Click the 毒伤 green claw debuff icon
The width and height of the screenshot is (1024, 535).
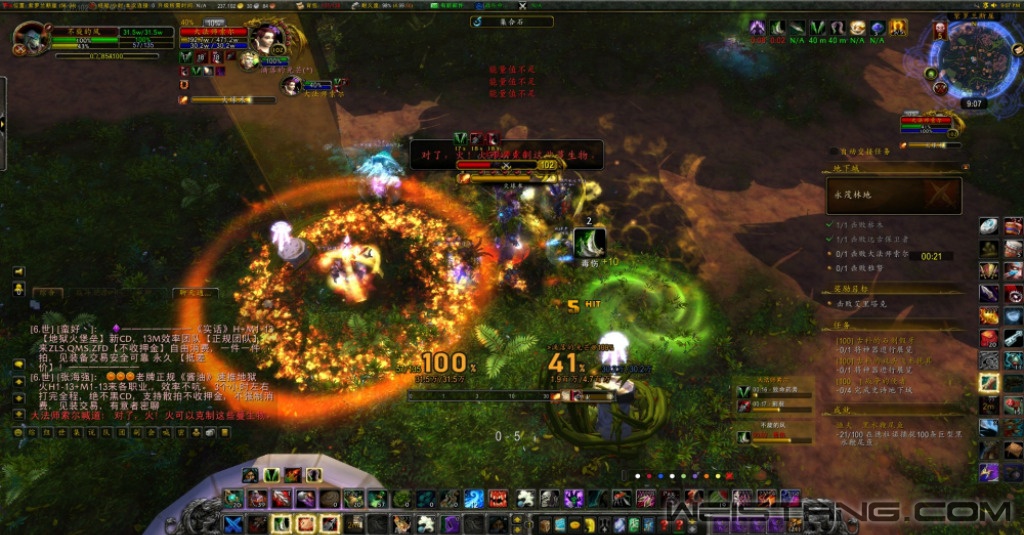pos(590,241)
